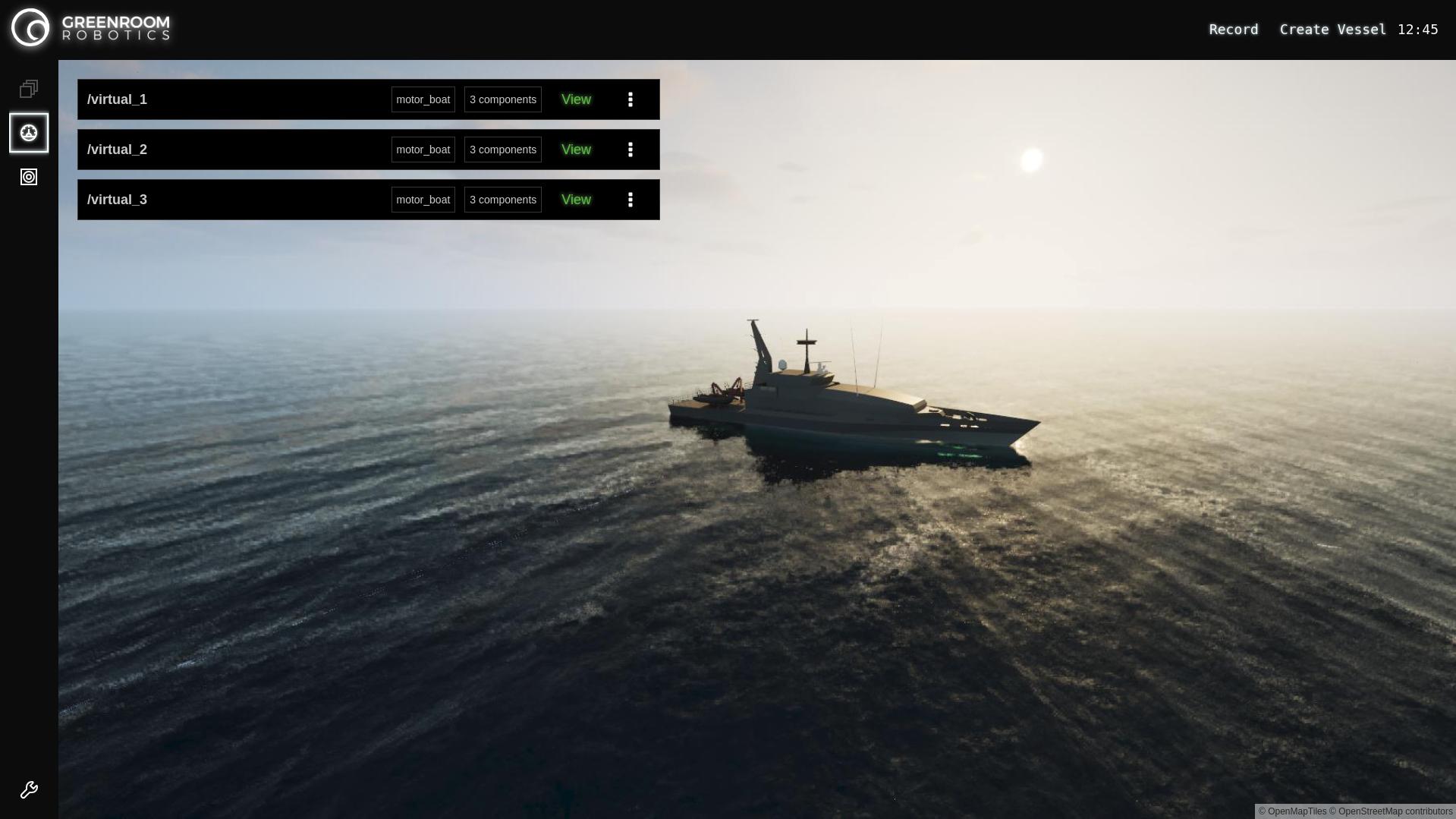Create a new vessel

(1332, 30)
